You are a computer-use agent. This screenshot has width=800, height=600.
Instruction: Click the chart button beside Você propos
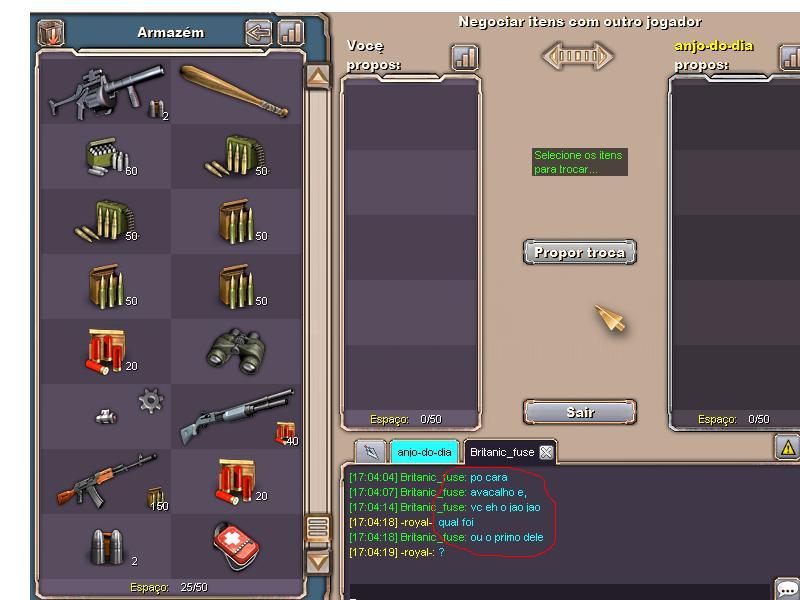(x=465, y=58)
